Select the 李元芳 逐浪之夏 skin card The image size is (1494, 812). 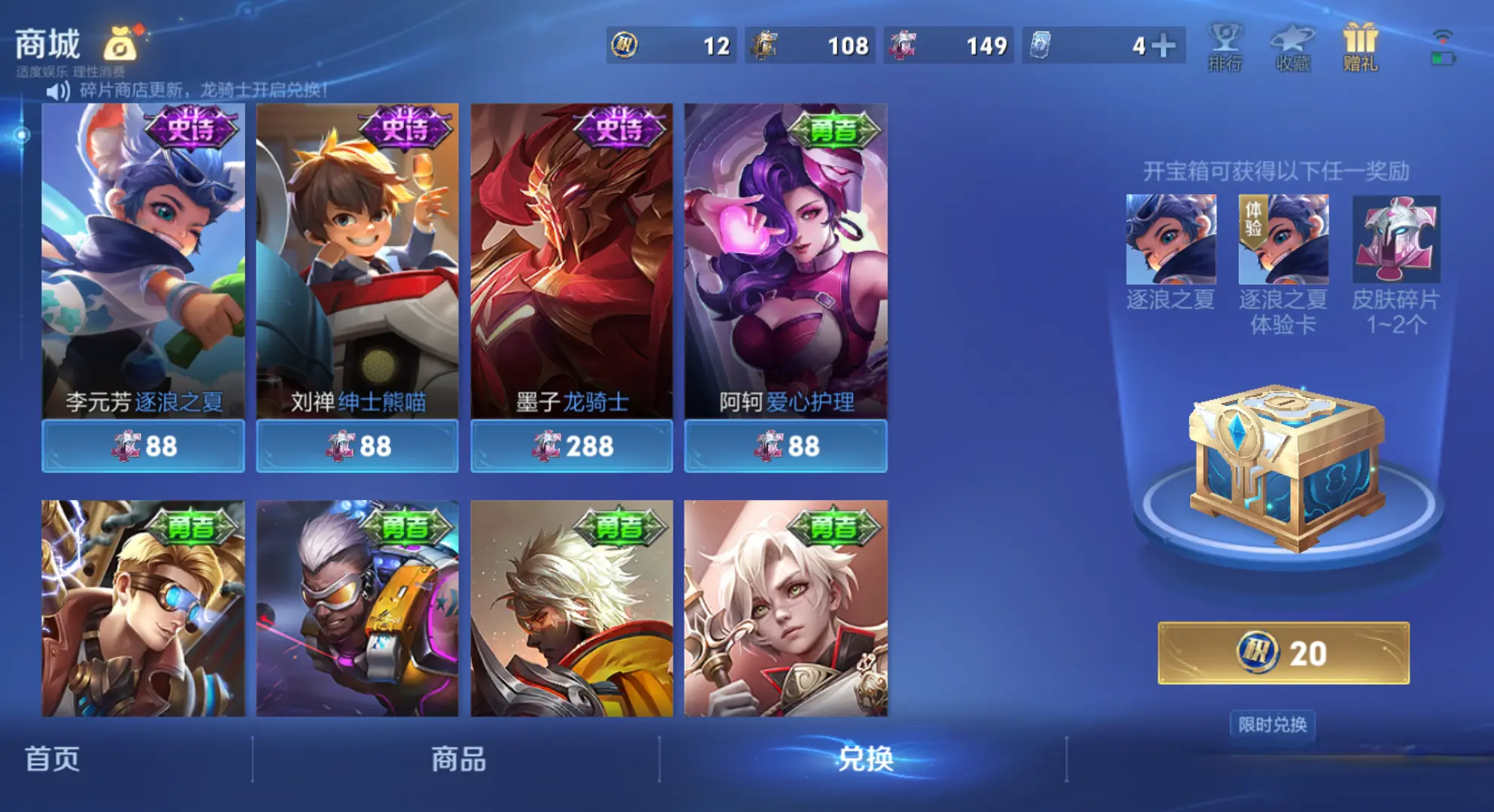coord(143,260)
